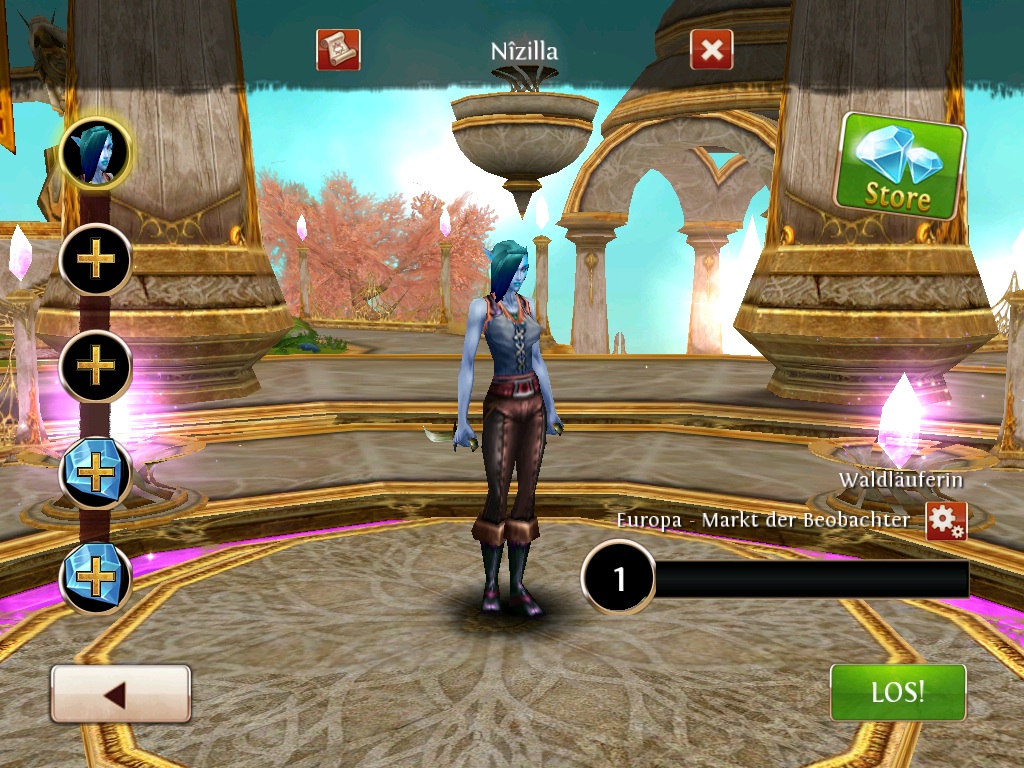Click the red X button beside Nîzilla

(711, 50)
